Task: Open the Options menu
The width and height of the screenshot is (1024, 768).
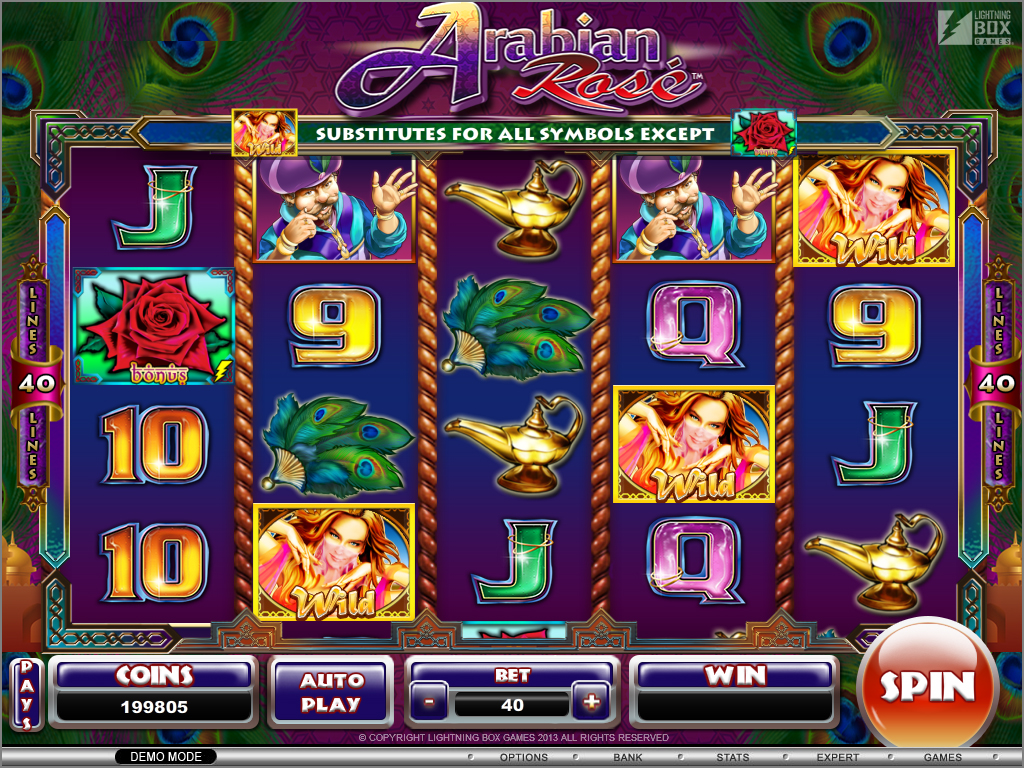Action: pyautogui.click(x=523, y=757)
